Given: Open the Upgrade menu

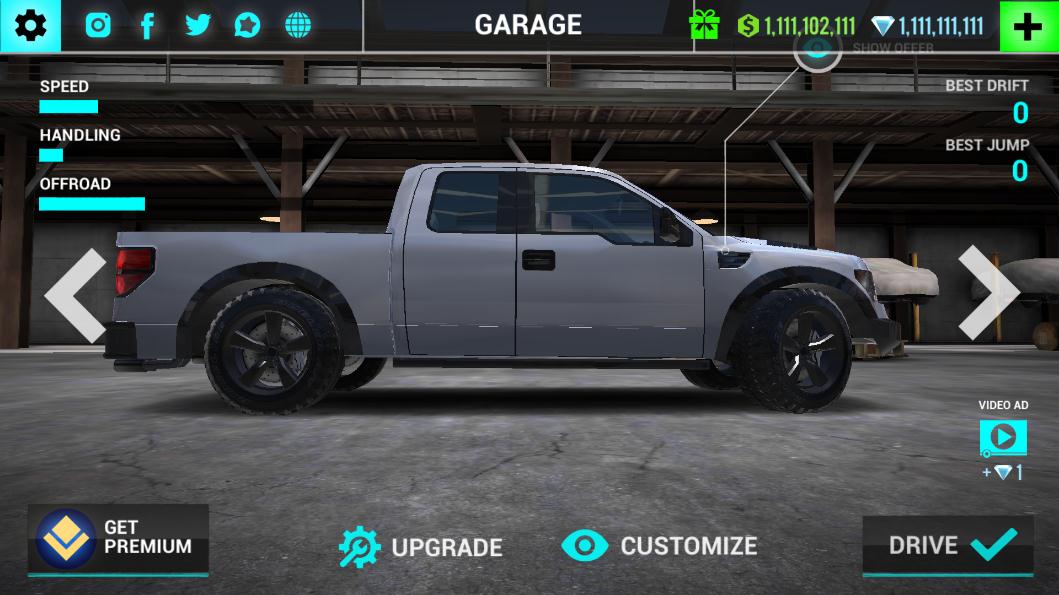Looking at the screenshot, I should coord(421,546).
